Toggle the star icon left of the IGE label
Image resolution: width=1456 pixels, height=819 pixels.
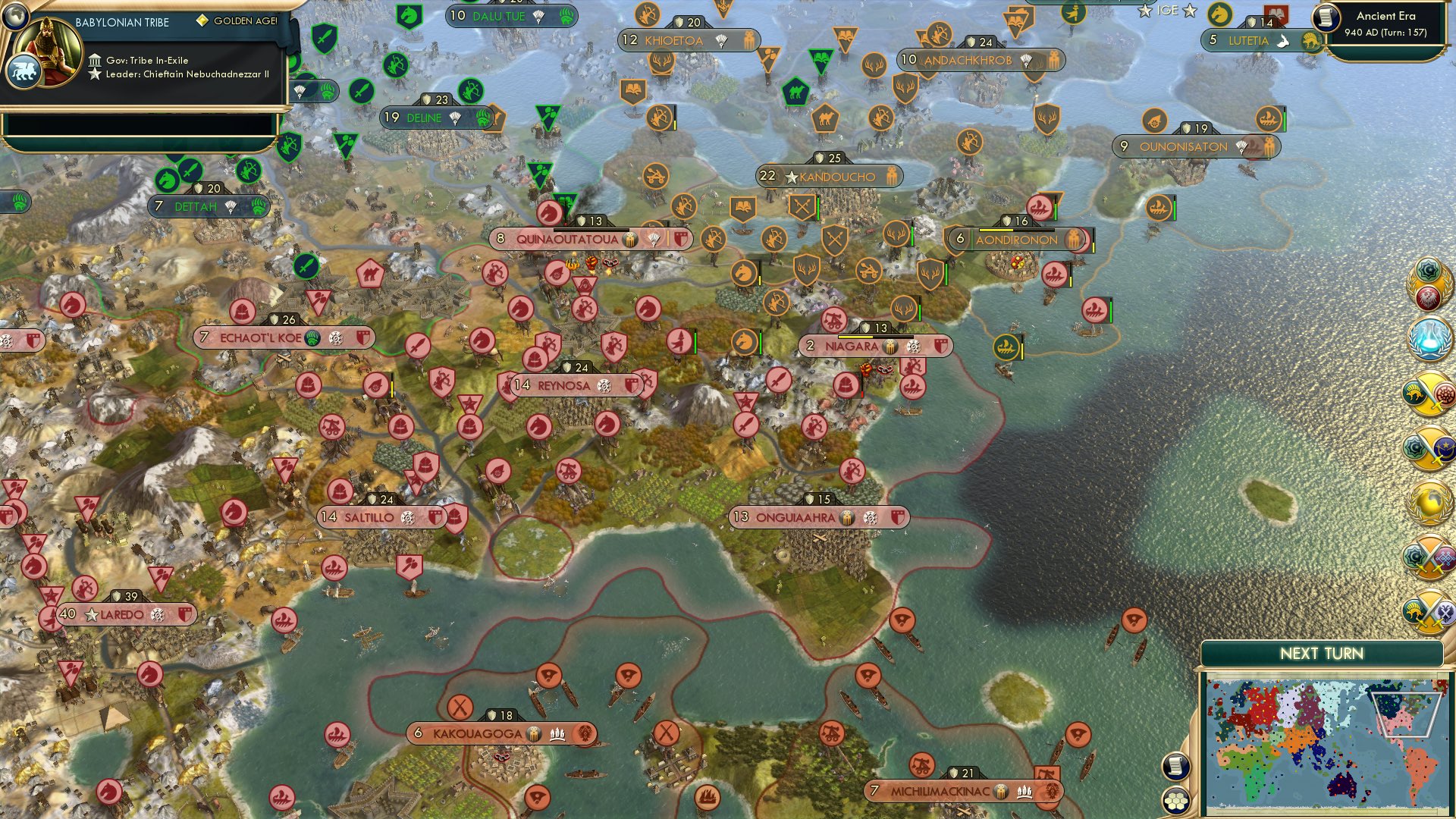[x=1146, y=11]
